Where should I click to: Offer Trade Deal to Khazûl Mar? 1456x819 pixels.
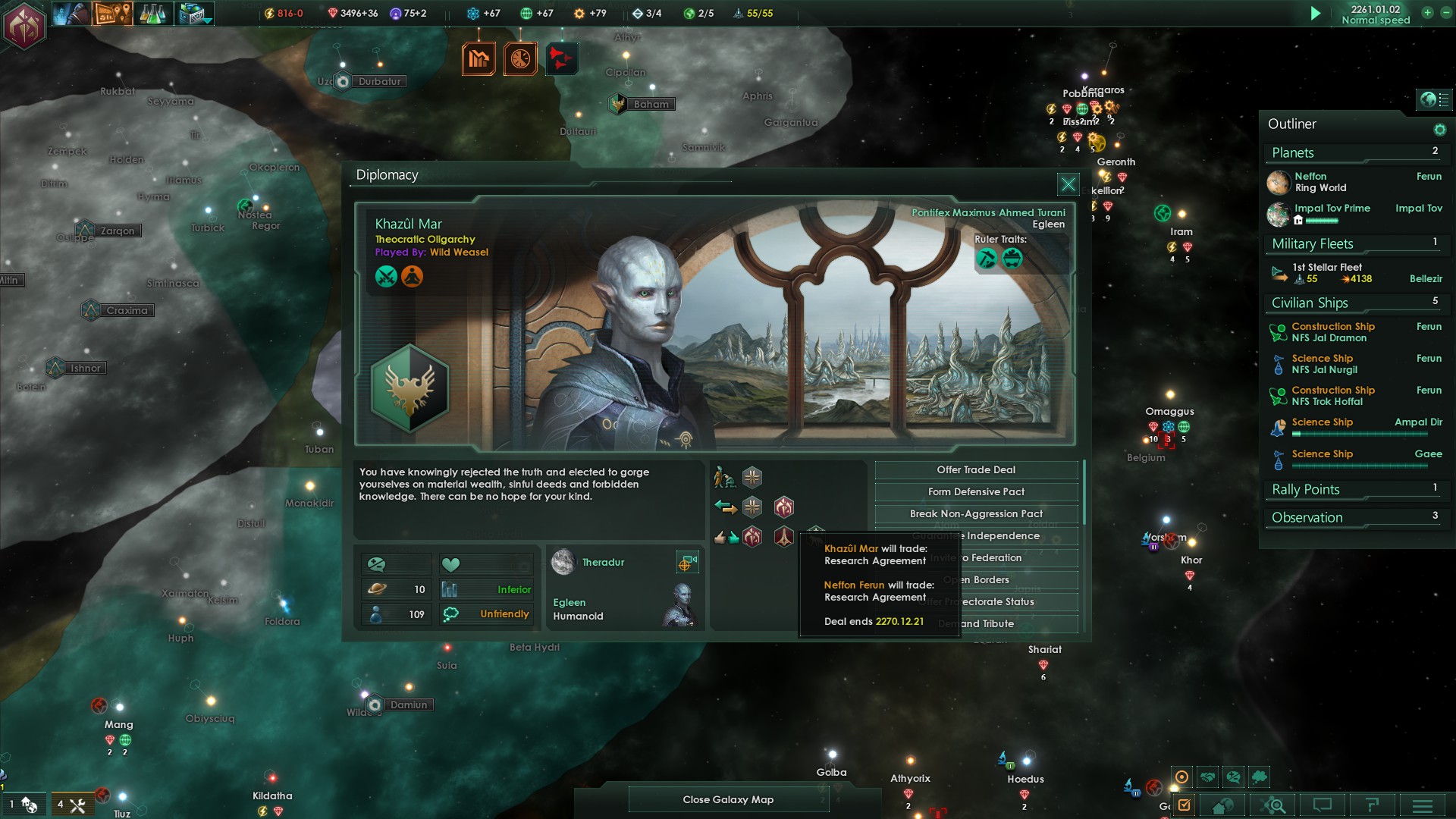coord(976,470)
